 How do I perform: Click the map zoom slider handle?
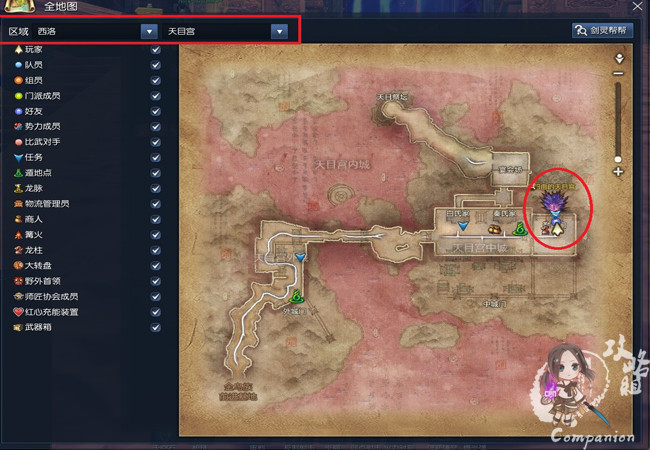[618, 159]
